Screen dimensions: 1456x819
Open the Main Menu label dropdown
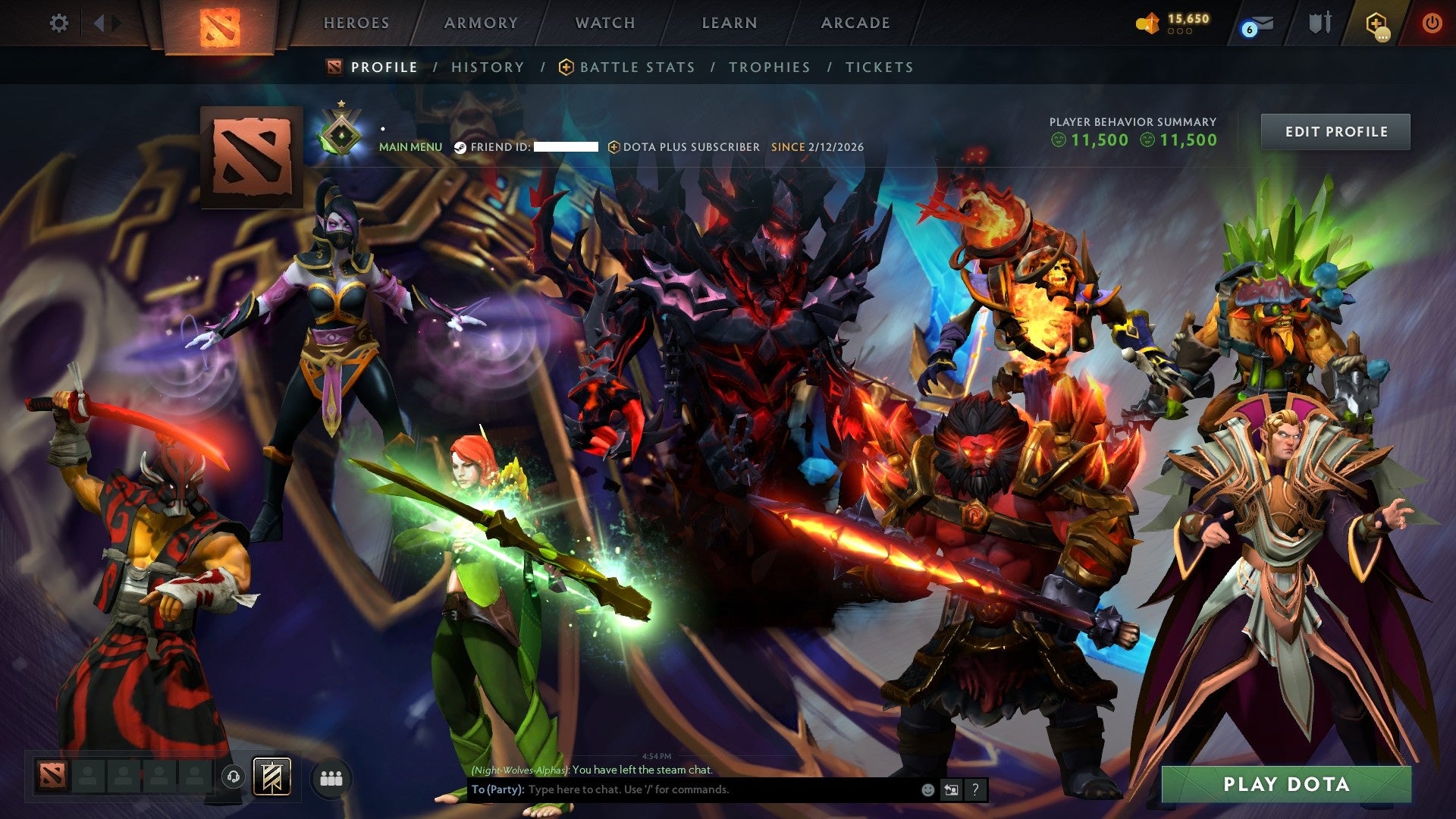(x=410, y=147)
